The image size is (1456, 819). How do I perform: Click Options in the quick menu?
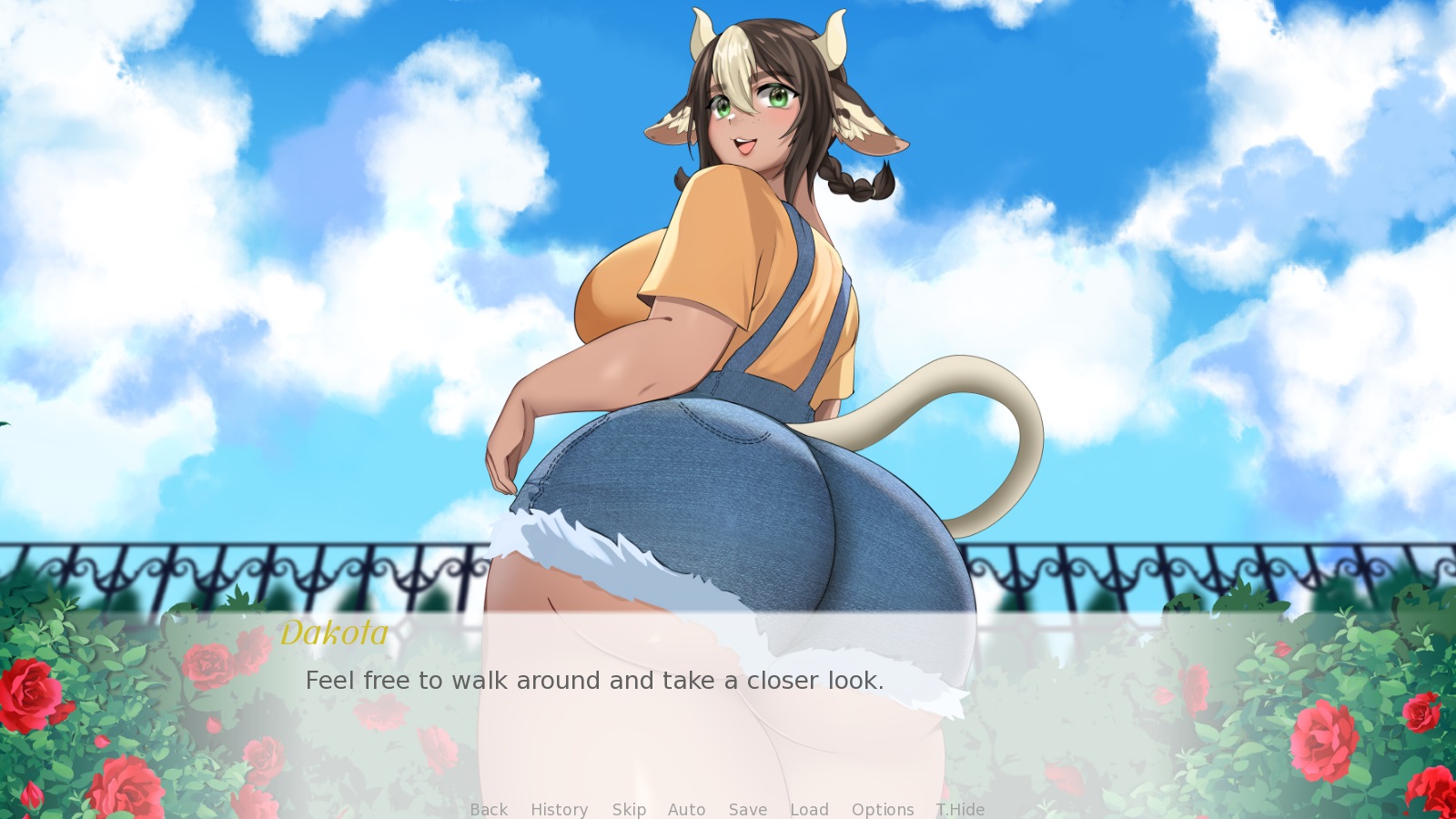[x=883, y=809]
